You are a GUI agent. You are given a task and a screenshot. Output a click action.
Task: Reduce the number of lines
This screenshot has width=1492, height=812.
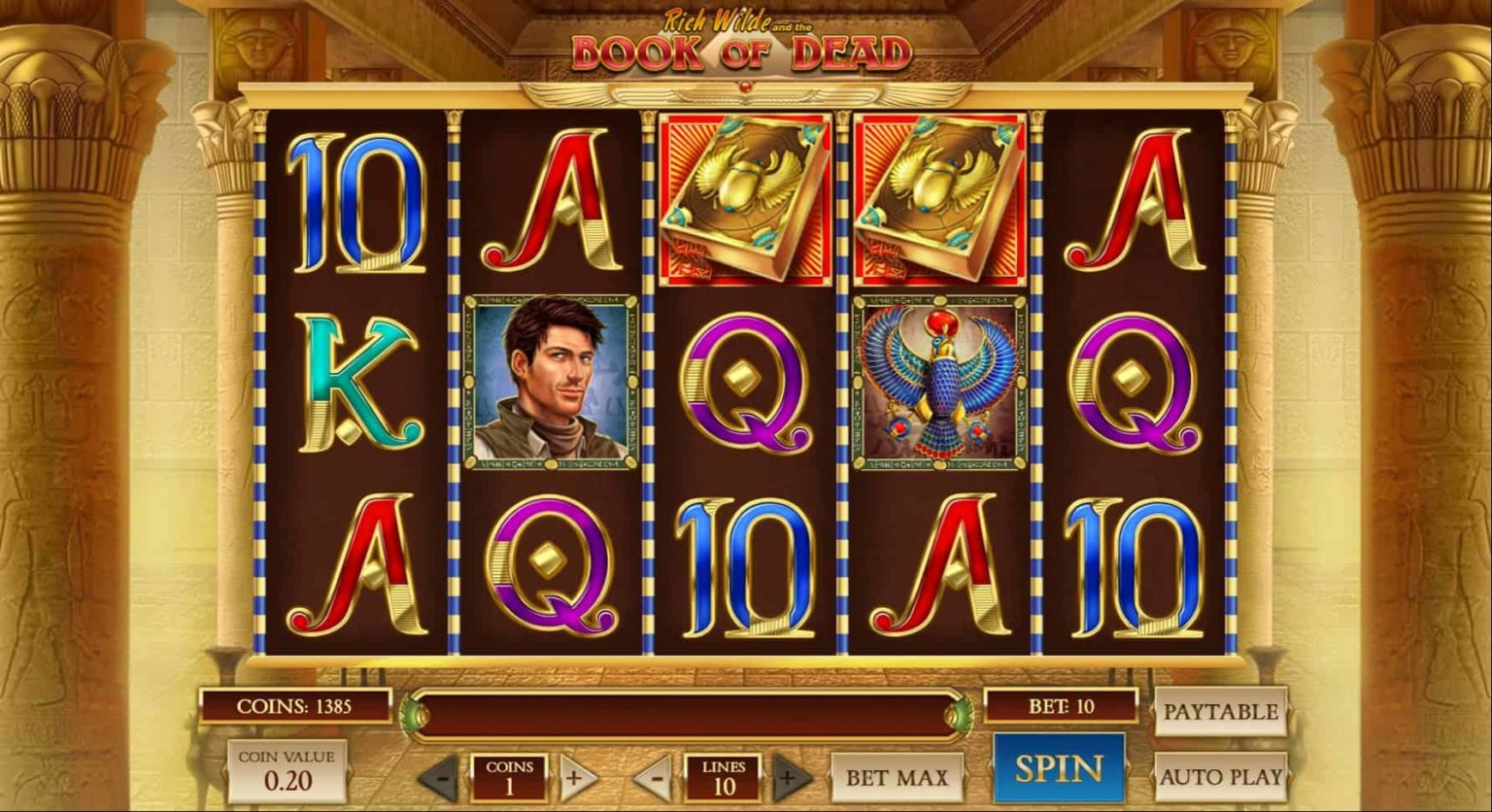pos(656,778)
